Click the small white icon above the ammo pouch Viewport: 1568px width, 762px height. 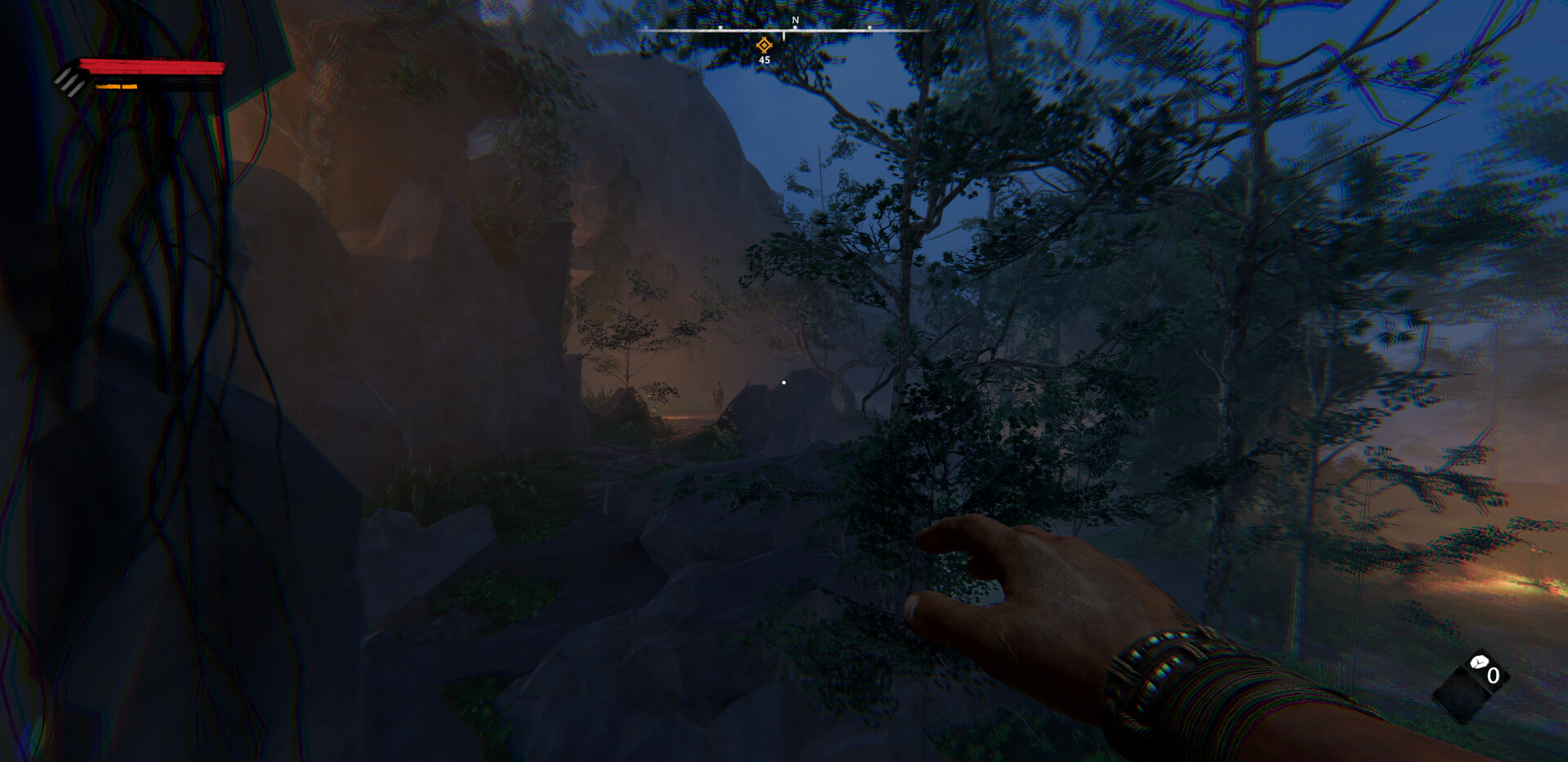point(1480,662)
